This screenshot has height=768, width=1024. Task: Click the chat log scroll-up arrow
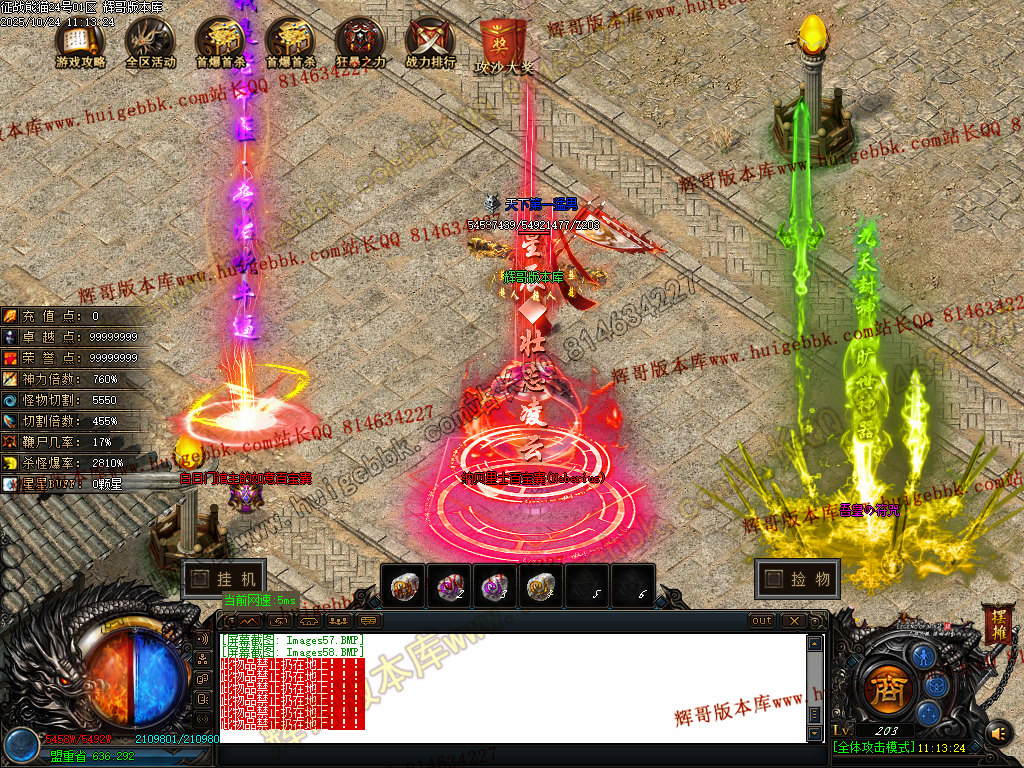pos(815,643)
